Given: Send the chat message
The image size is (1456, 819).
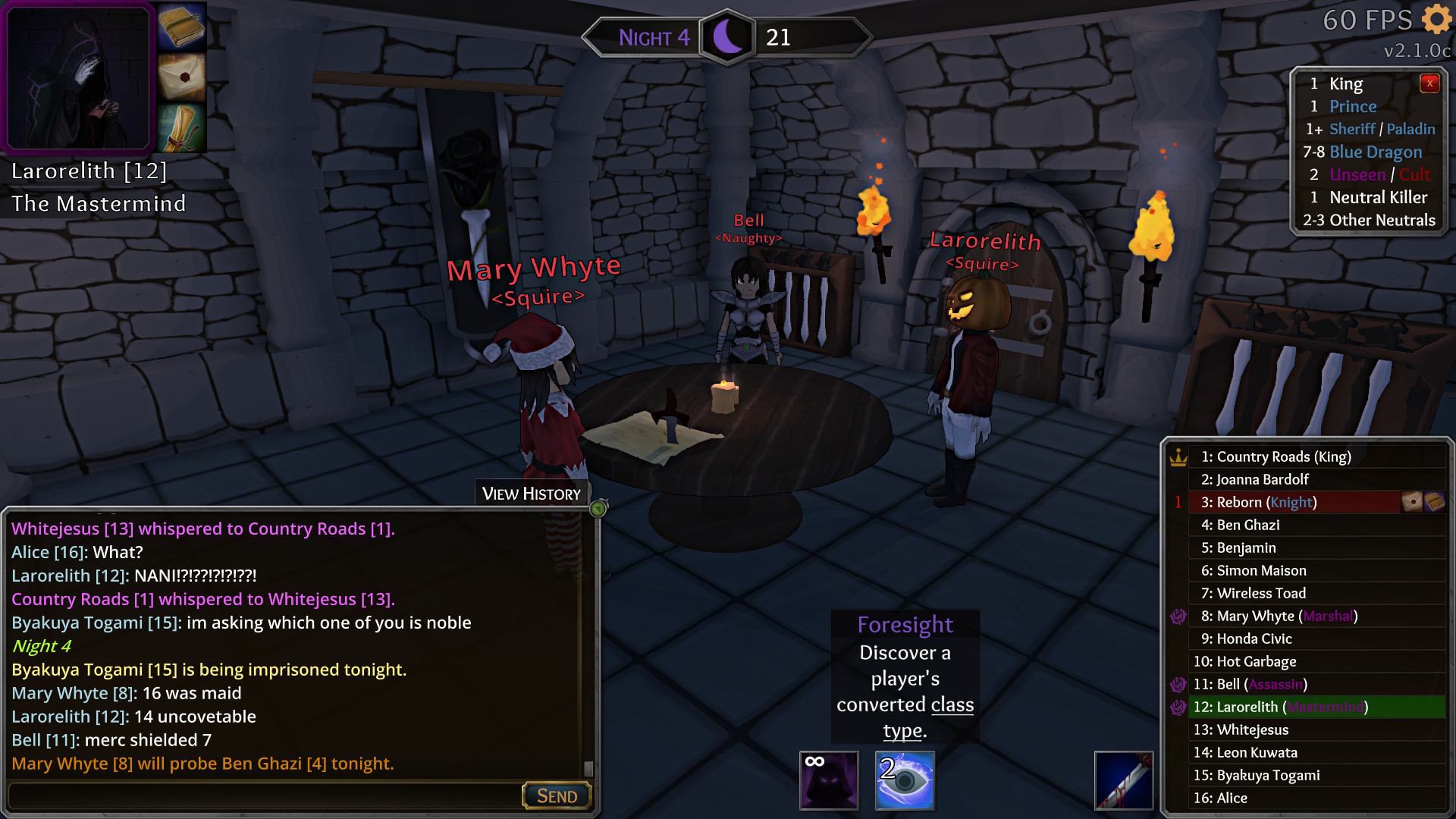Looking at the screenshot, I should point(557,795).
